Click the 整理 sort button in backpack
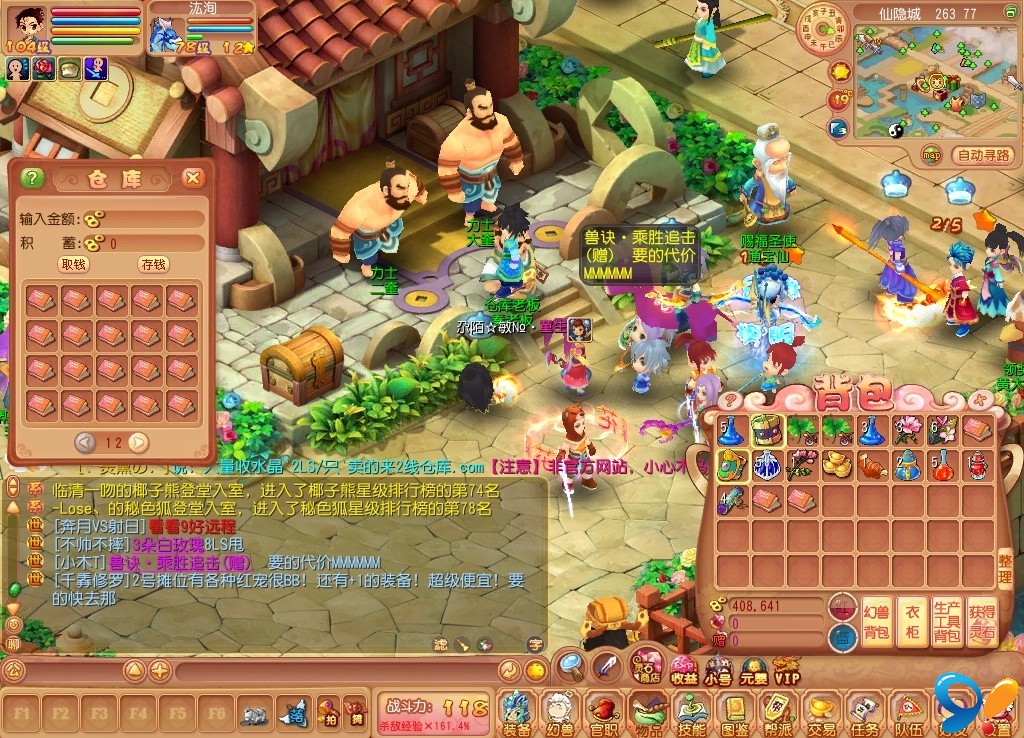Viewport: 1024px width, 738px height. pos(1004,571)
